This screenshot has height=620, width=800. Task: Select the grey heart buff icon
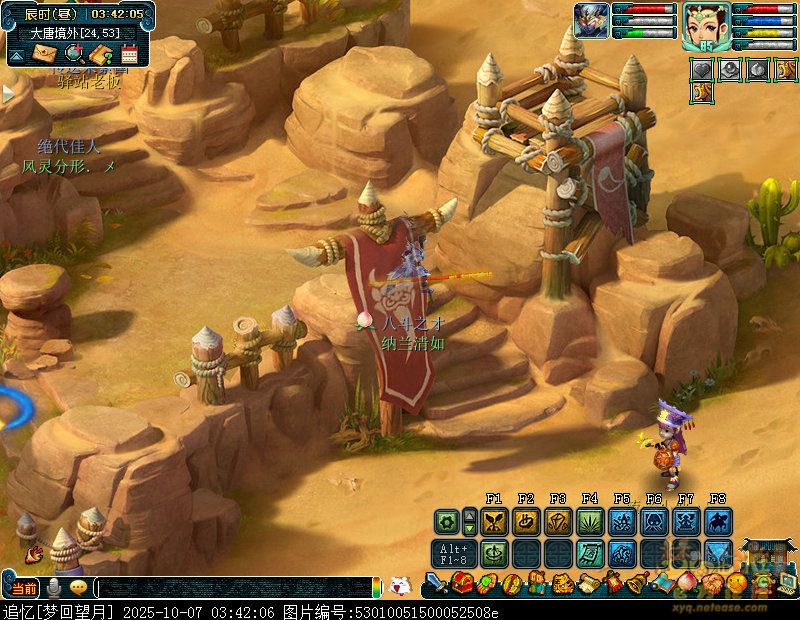coord(703,70)
